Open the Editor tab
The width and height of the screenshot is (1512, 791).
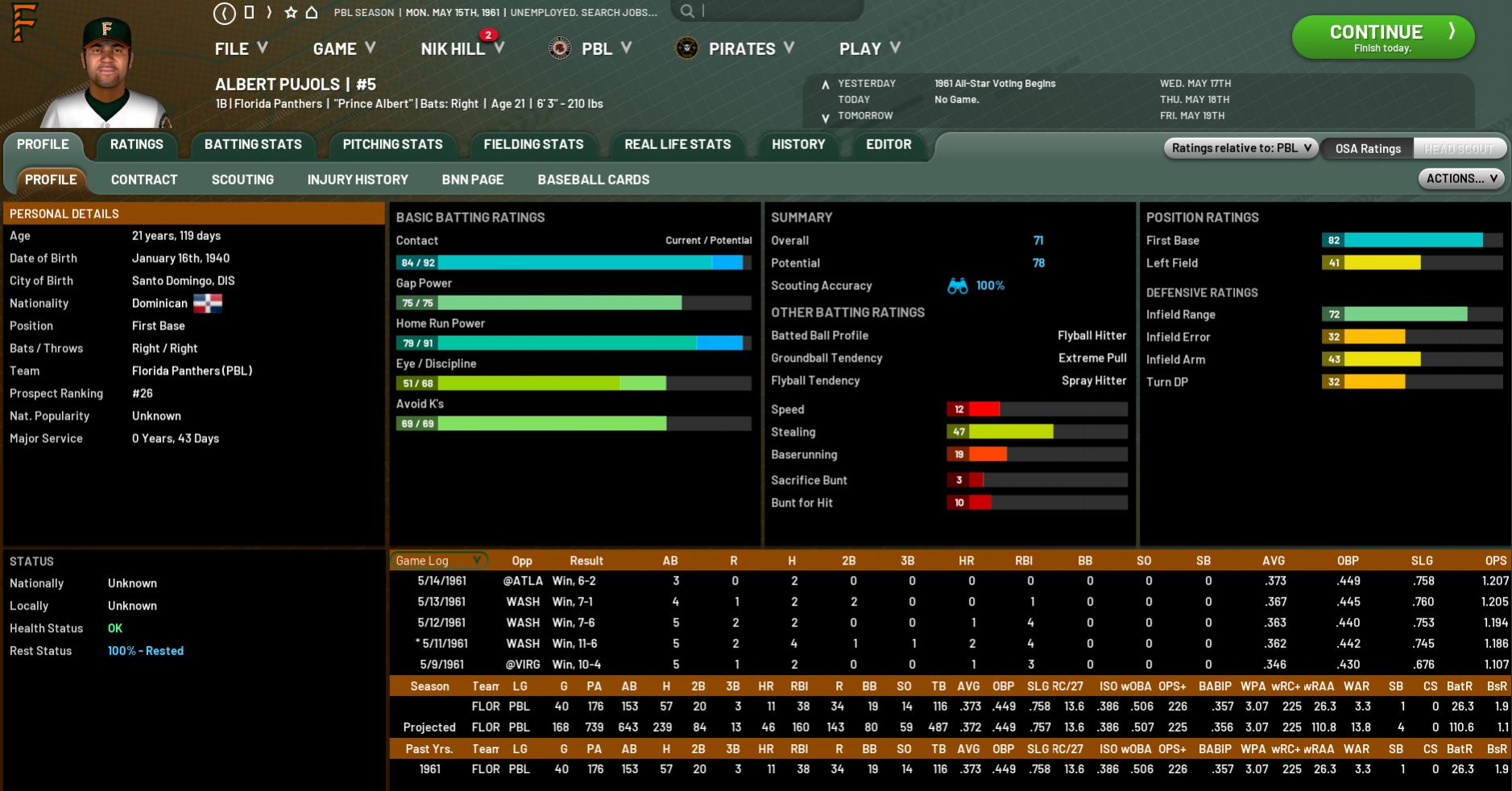[x=889, y=145]
